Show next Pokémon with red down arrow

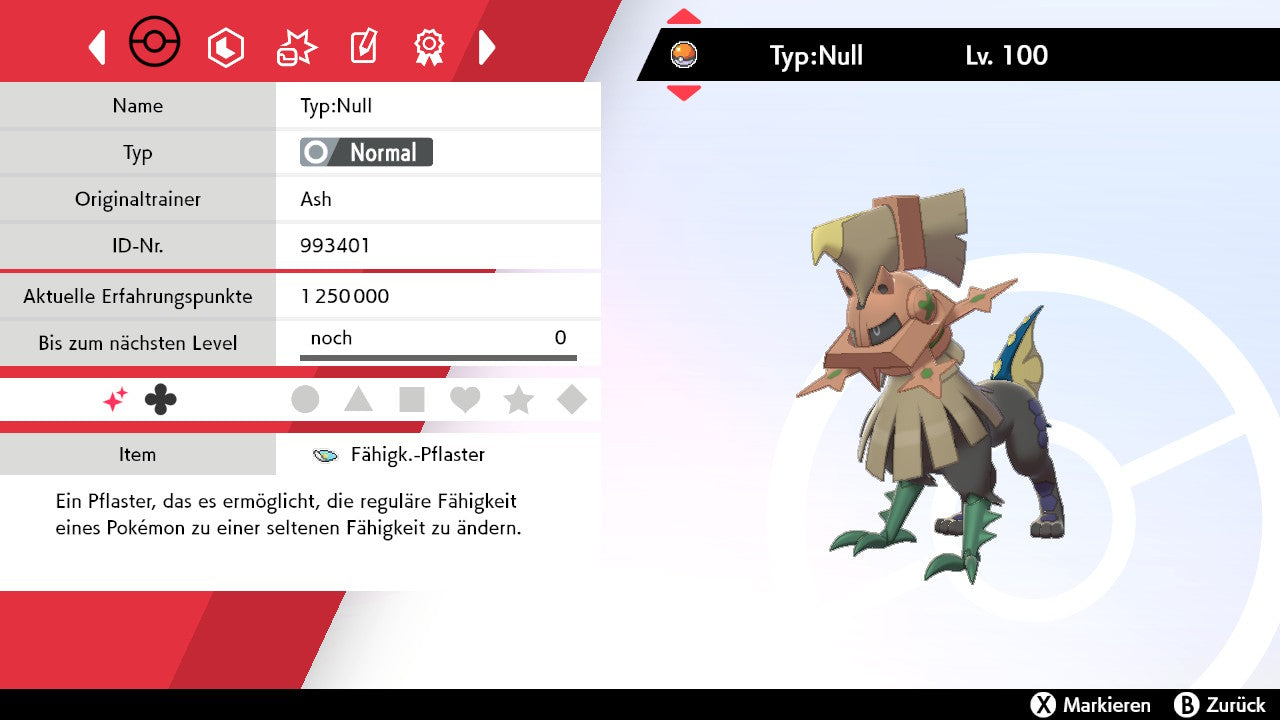(x=684, y=93)
